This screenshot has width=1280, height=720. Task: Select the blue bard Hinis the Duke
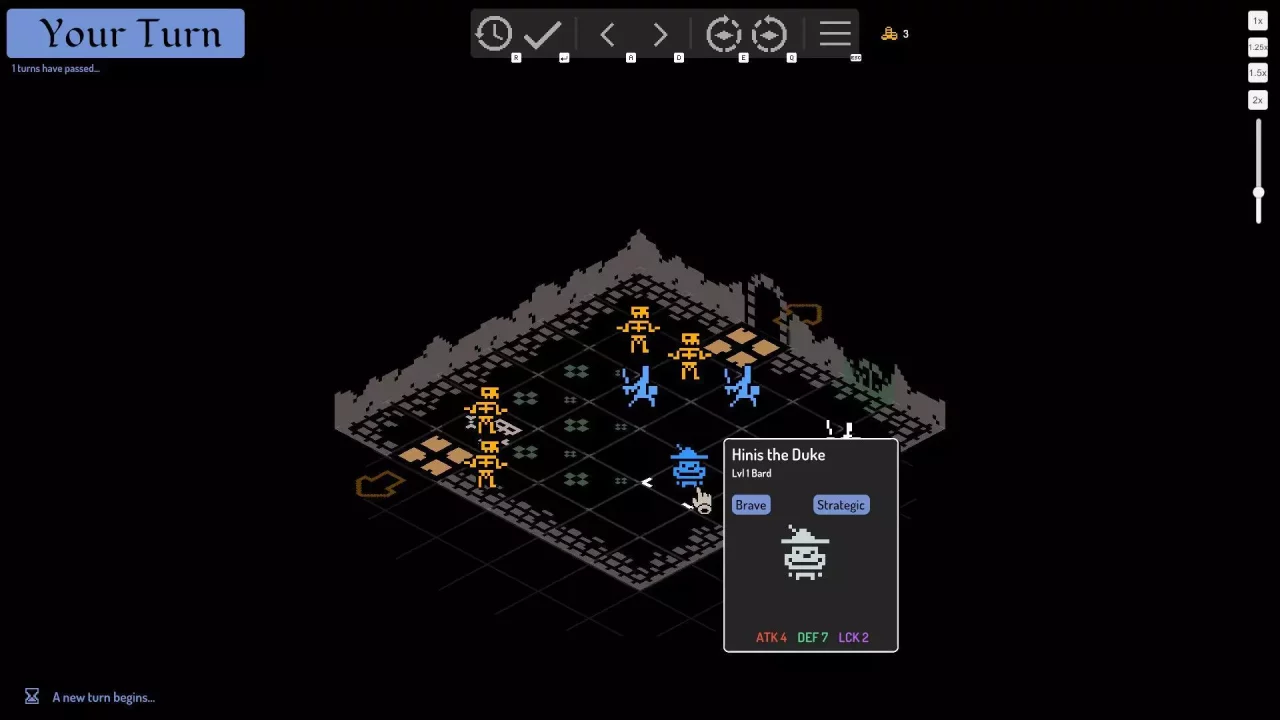(x=689, y=468)
